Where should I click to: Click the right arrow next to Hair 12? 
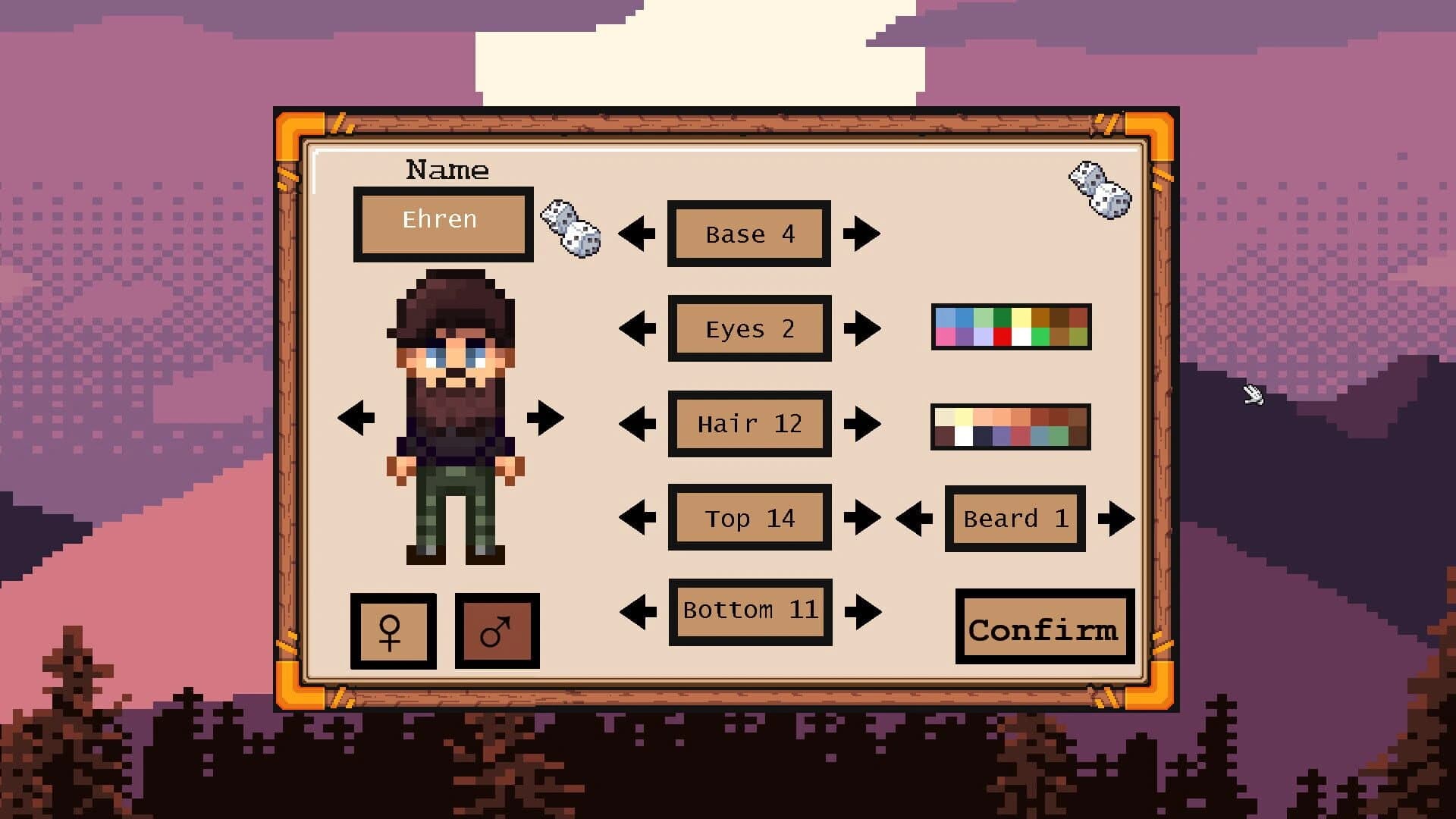tap(862, 424)
